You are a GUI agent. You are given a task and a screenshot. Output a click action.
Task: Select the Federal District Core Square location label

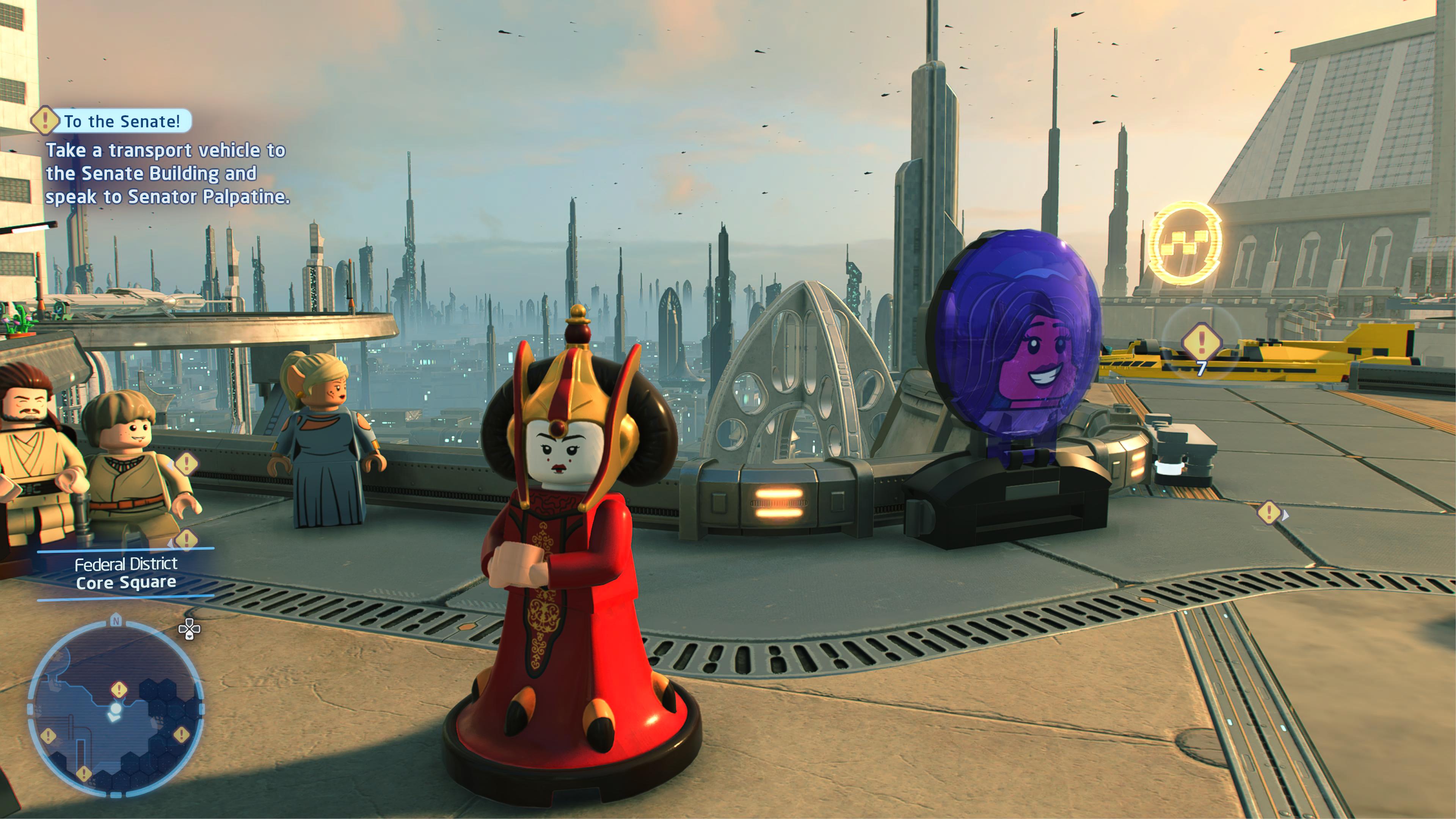click(x=126, y=573)
